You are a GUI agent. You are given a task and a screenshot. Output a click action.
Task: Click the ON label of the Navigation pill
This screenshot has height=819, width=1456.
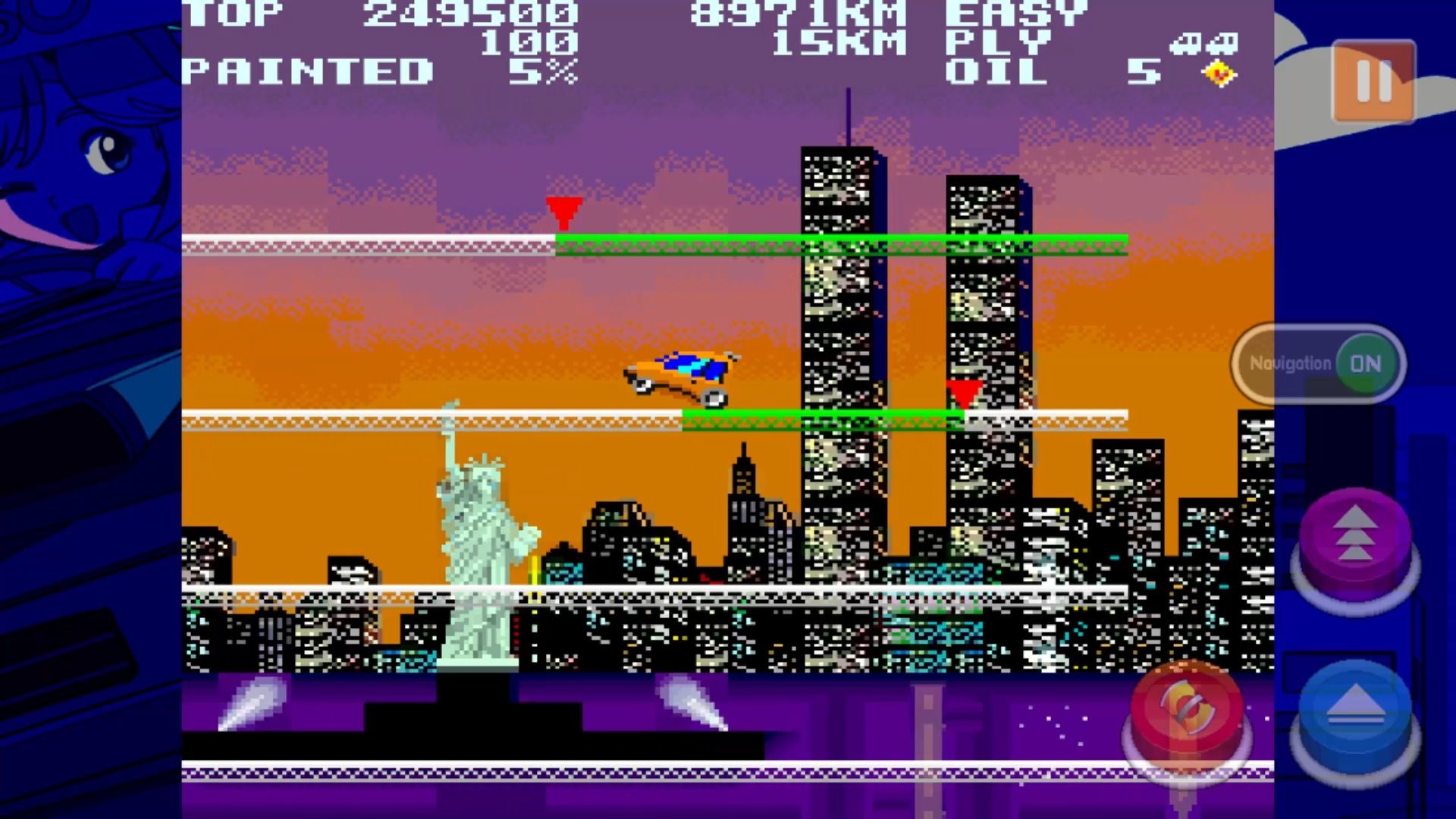(1367, 363)
